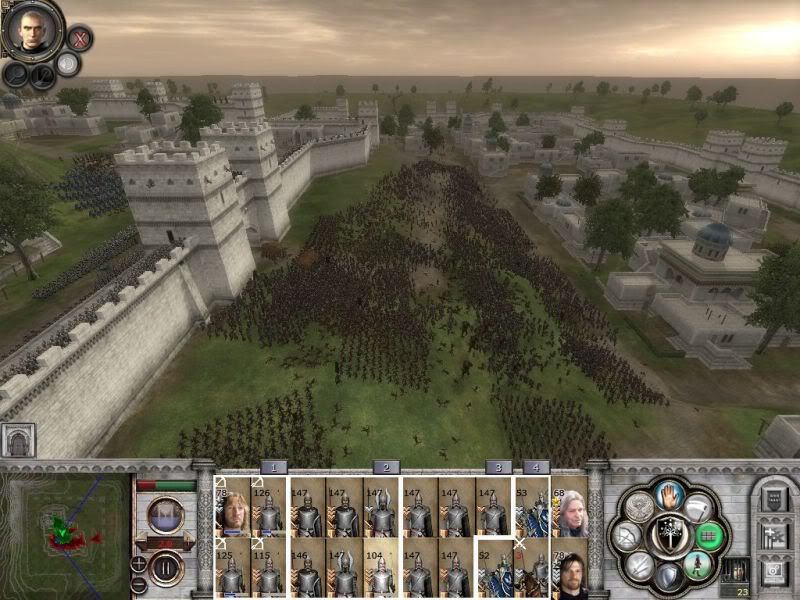Activate the halt order hand icon
This screenshot has width=800, height=600.
[x=669, y=495]
